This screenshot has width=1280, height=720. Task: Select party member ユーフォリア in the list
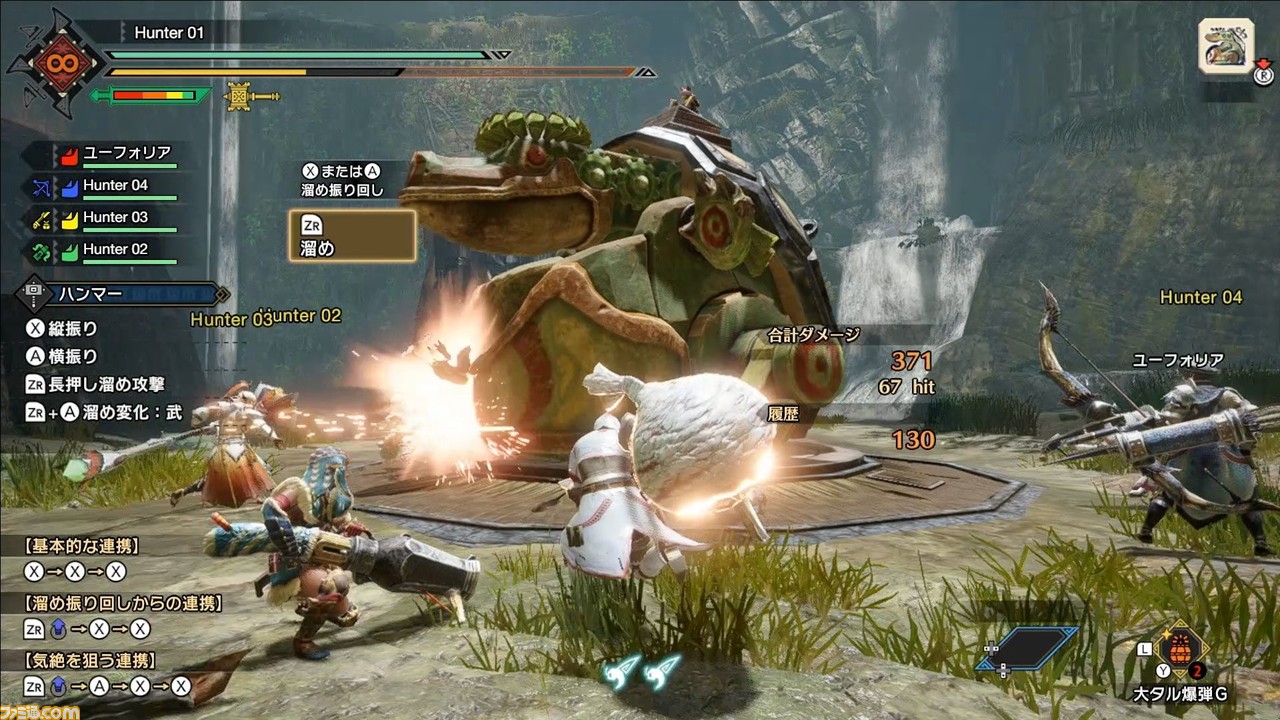pyautogui.click(x=126, y=153)
